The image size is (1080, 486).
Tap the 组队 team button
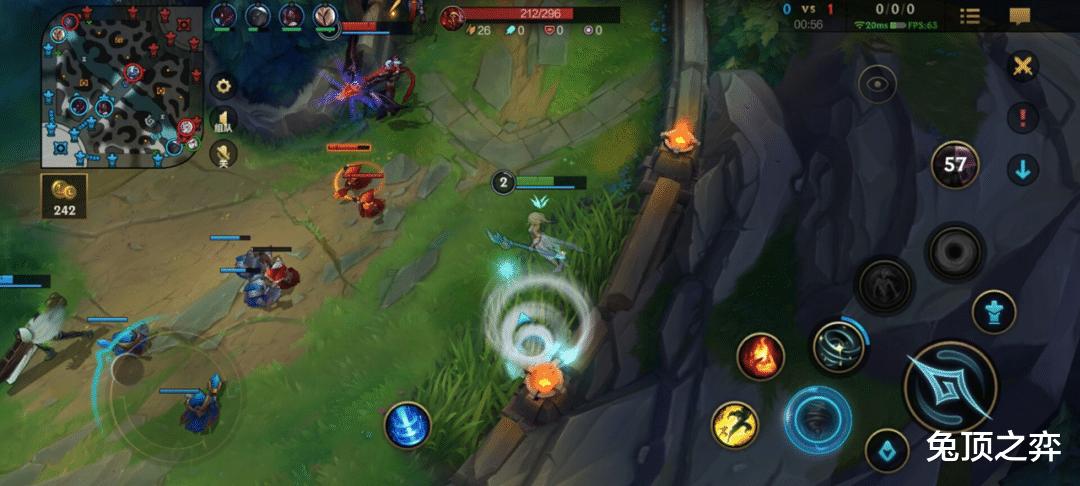[x=223, y=120]
